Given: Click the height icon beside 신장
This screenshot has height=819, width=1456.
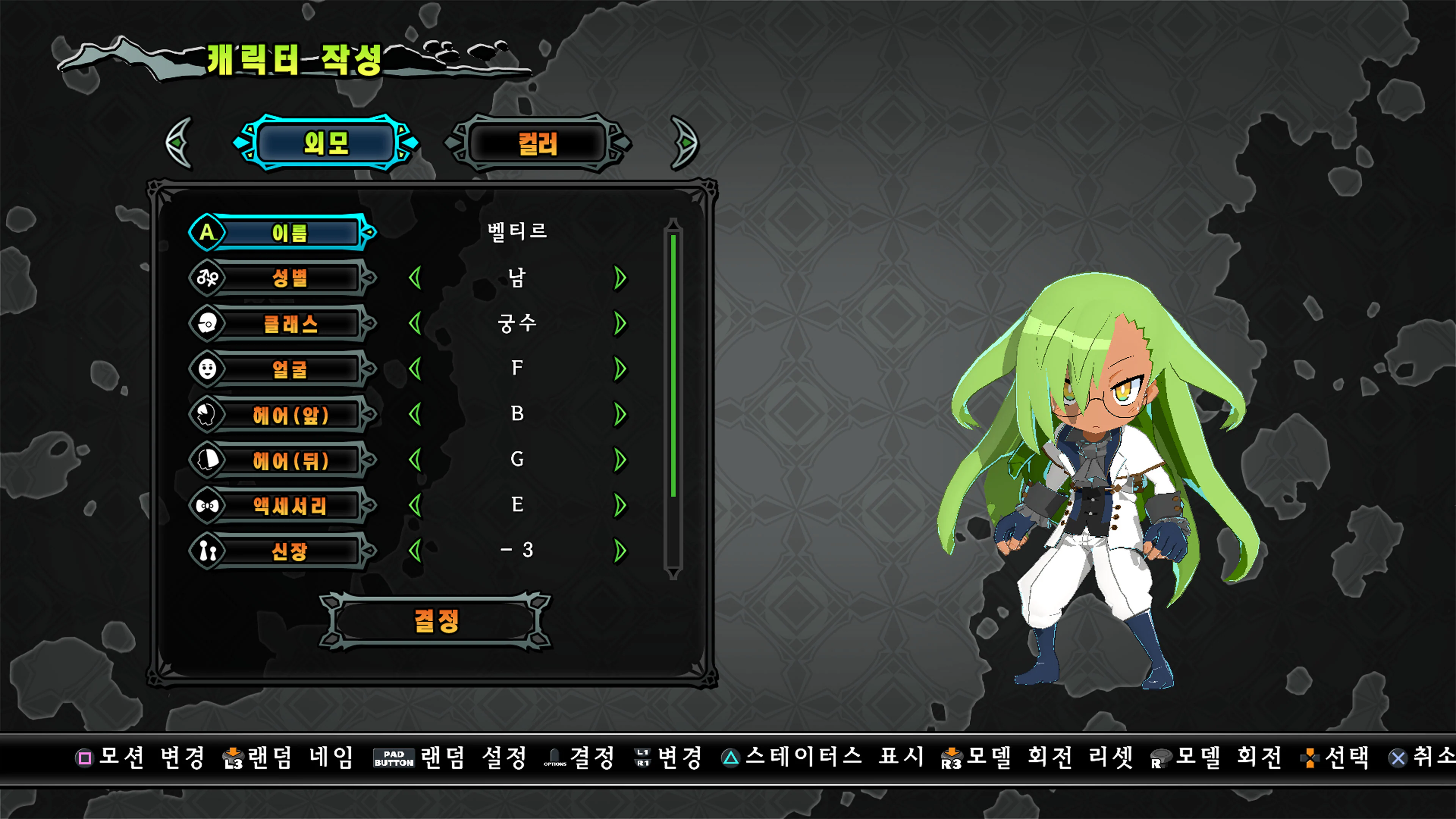Looking at the screenshot, I should click(207, 551).
